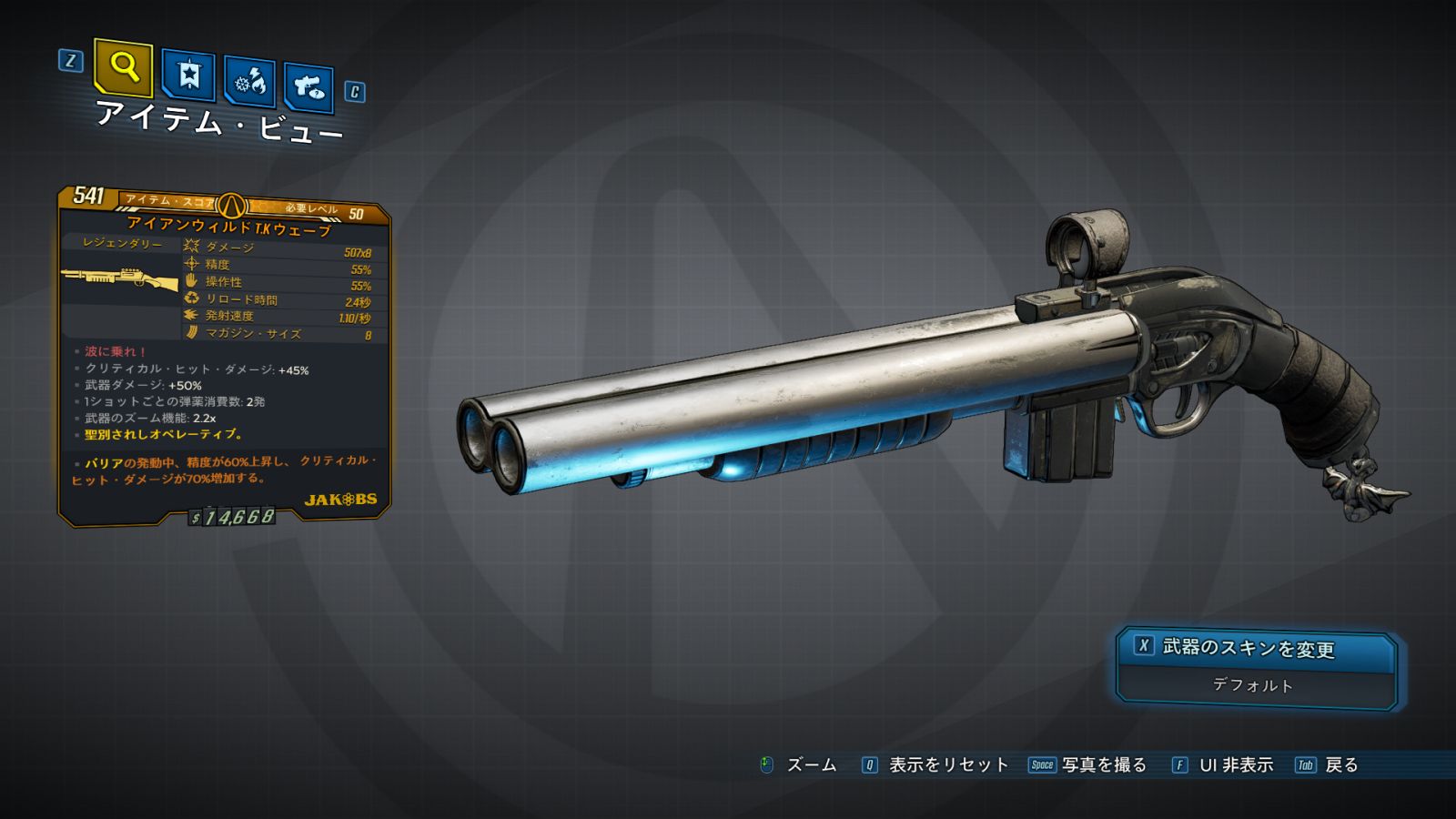Go back using 戻る
The height and width of the screenshot is (819, 1456).
1340,765
